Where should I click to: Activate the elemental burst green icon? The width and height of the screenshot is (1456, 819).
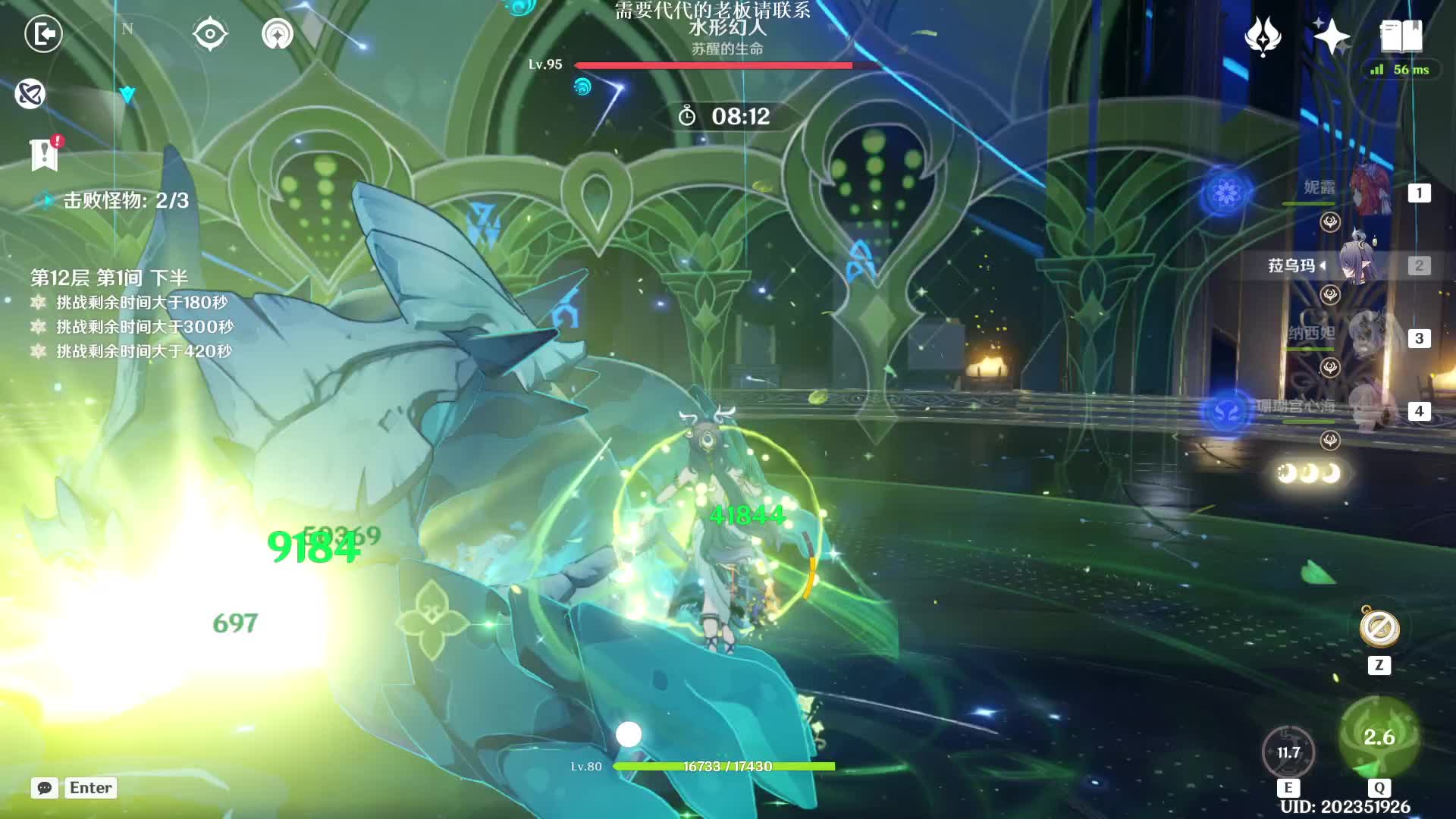(x=1379, y=737)
